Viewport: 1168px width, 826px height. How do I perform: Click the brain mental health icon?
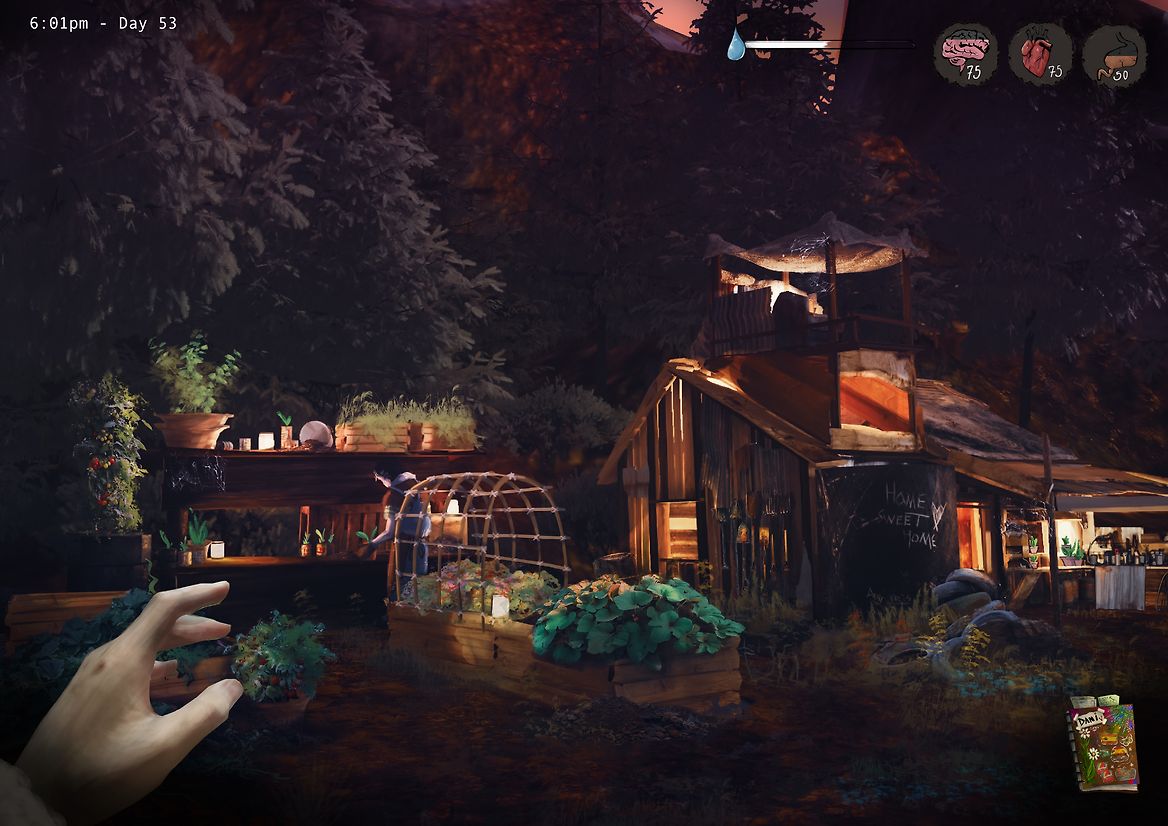coord(965,54)
